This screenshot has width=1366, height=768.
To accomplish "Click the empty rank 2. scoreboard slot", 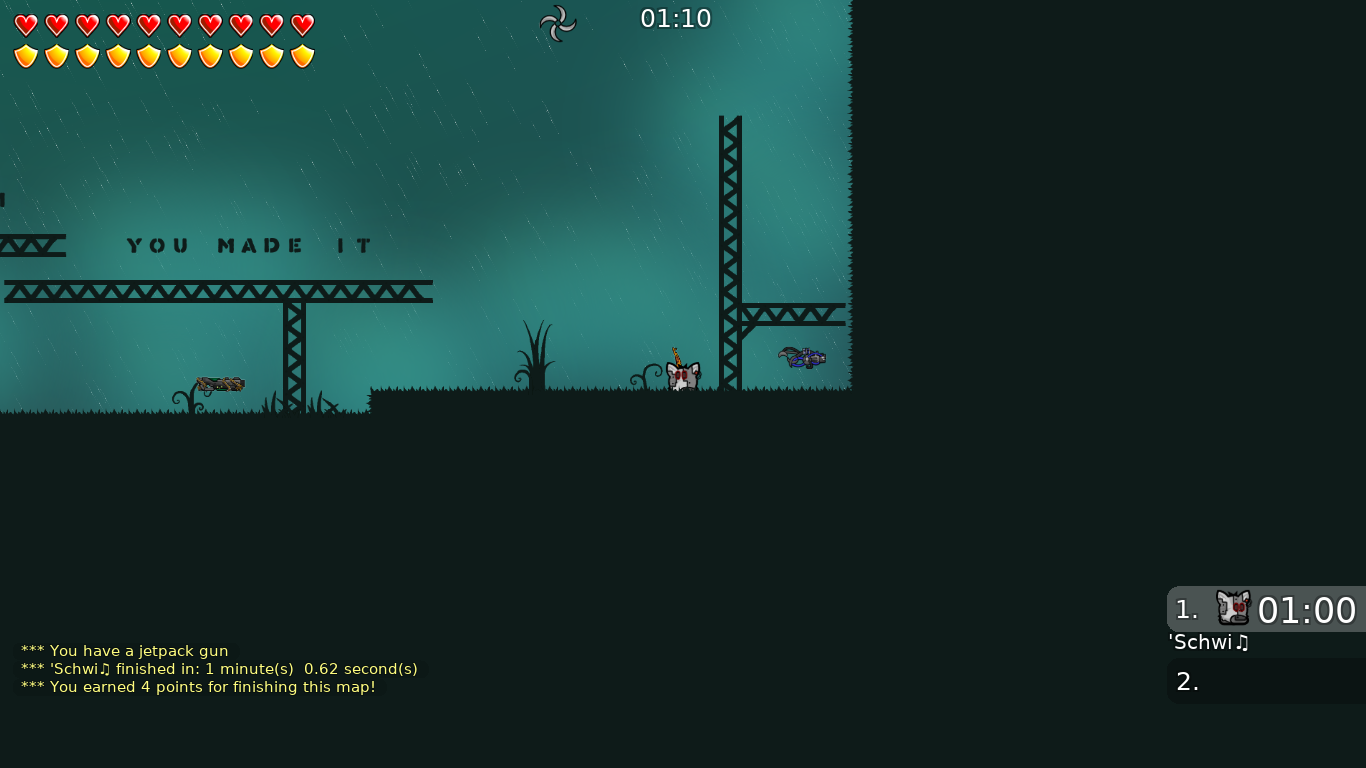I will click(x=1189, y=681).
